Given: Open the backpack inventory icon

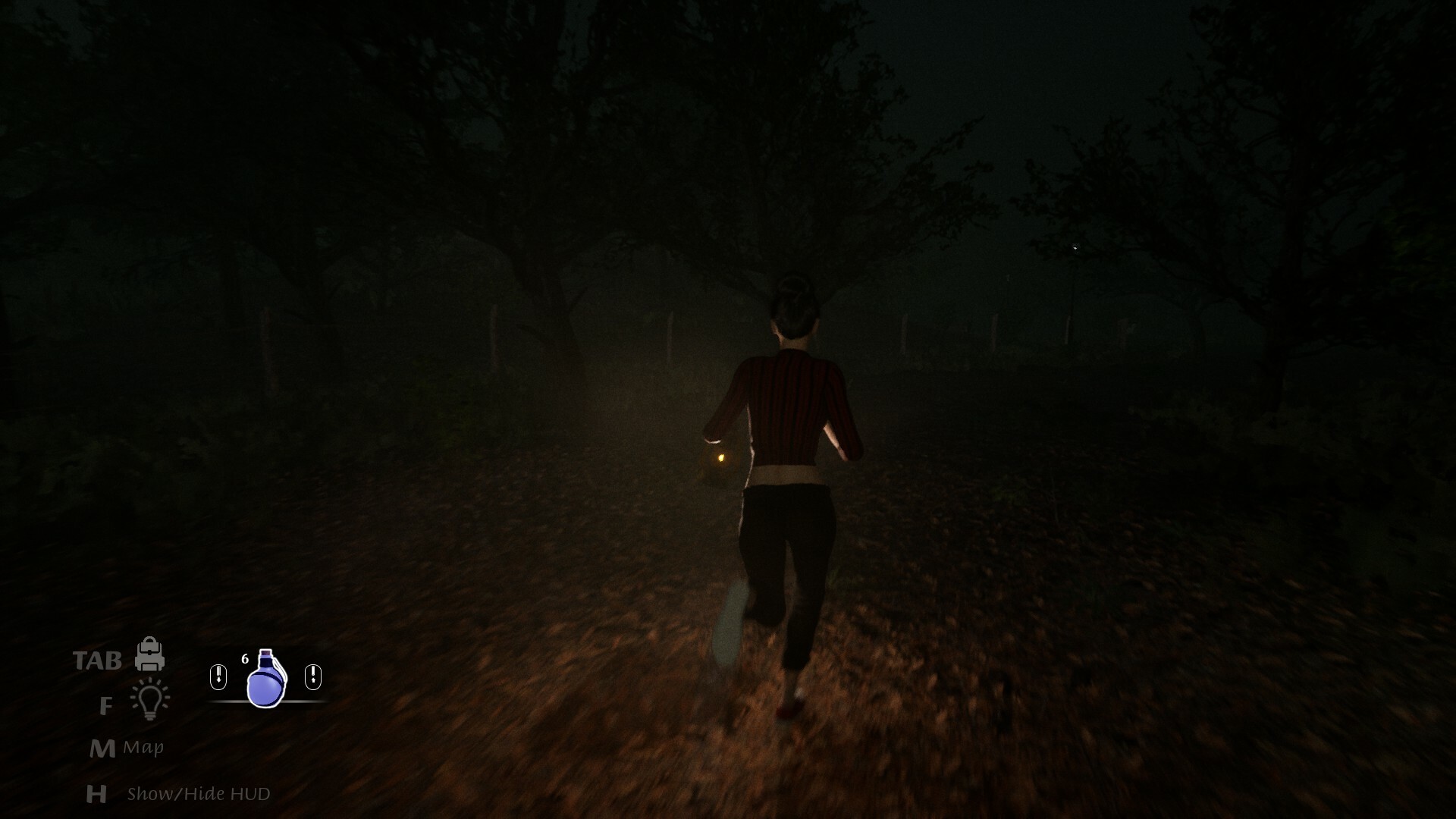Looking at the screenshot, I should tap(149, 654).
